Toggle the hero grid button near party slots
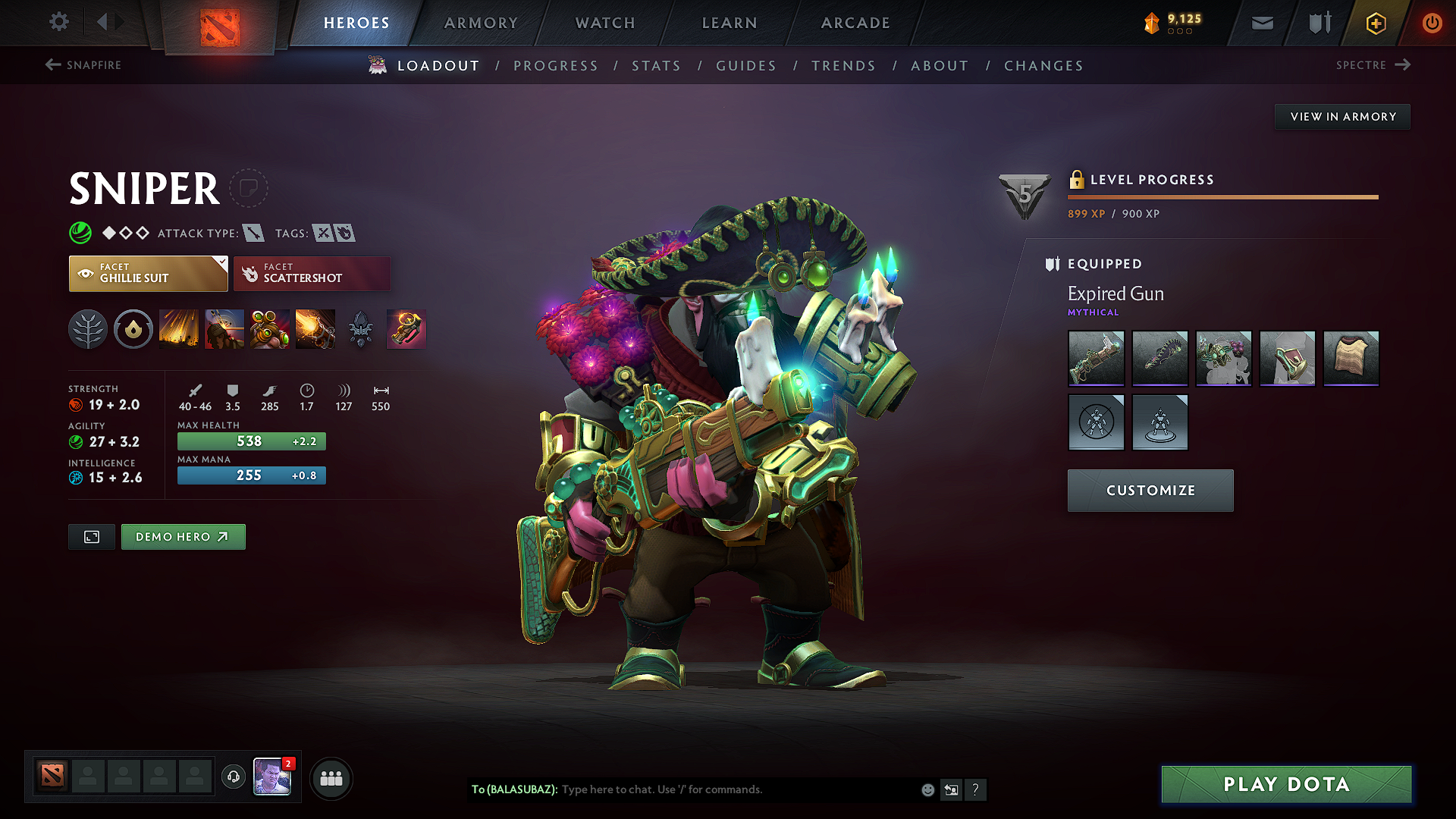The image size is (1456, 819). coord(331,777)
